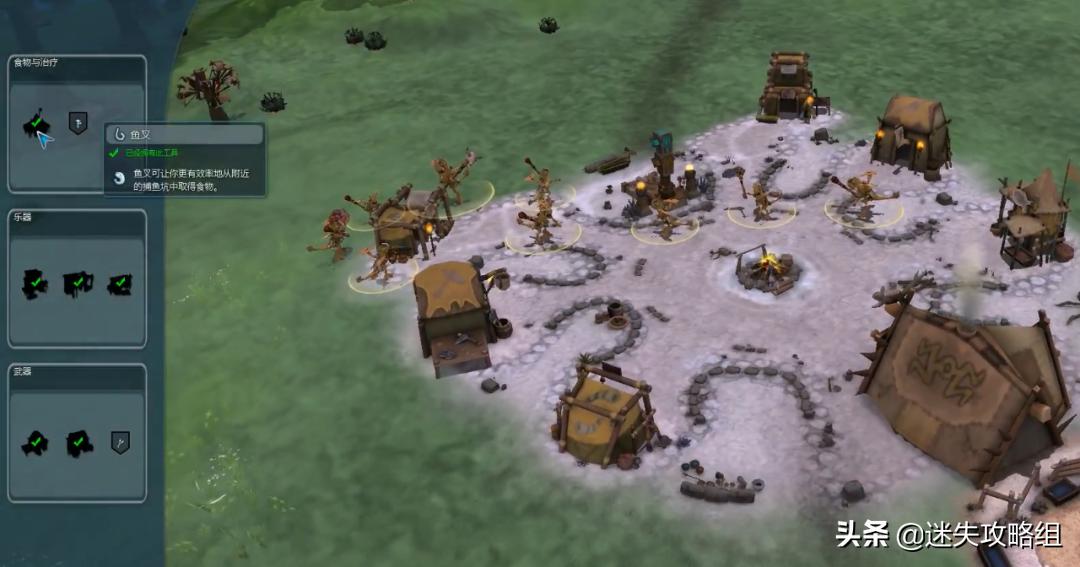Image resolution: width=1080 pixels, height=567 pixels.
Task: Click the locked tool slot under 食物与治疗
Action: pos(78,122)
